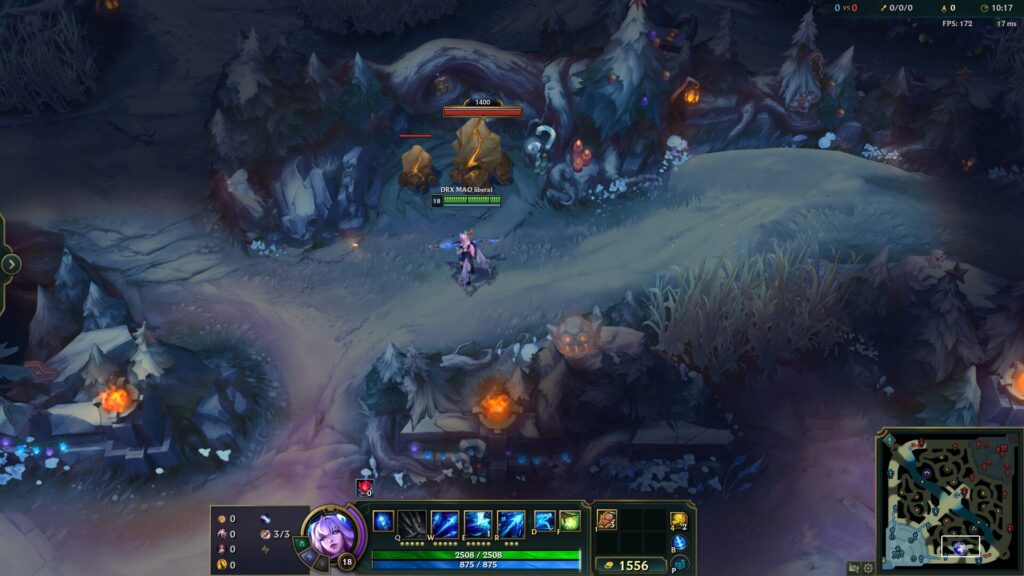Select the passive ability icon
Screen dimensions: 1024x576
[x=383, y=521]
